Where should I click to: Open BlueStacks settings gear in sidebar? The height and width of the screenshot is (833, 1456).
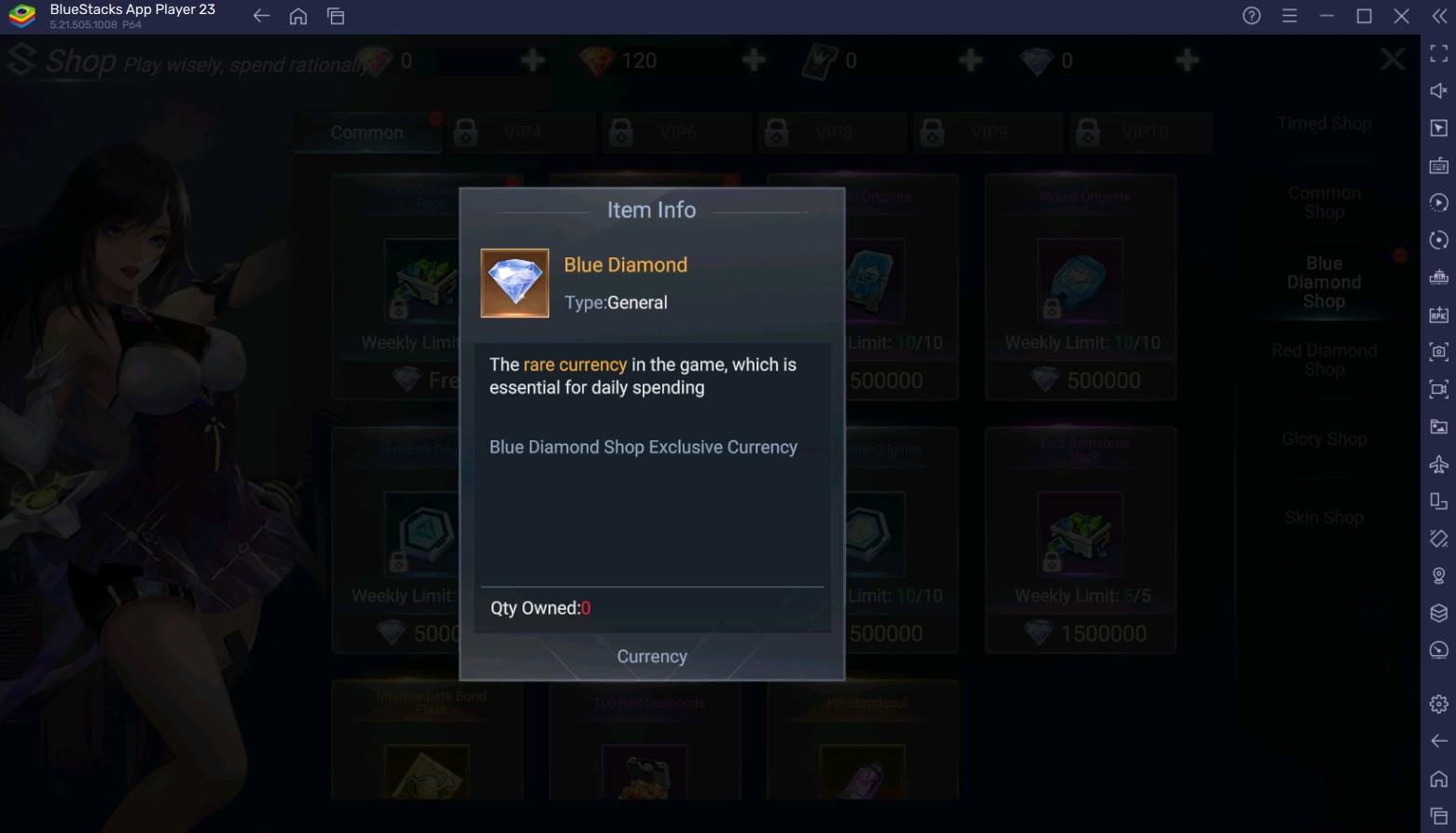1438,703
